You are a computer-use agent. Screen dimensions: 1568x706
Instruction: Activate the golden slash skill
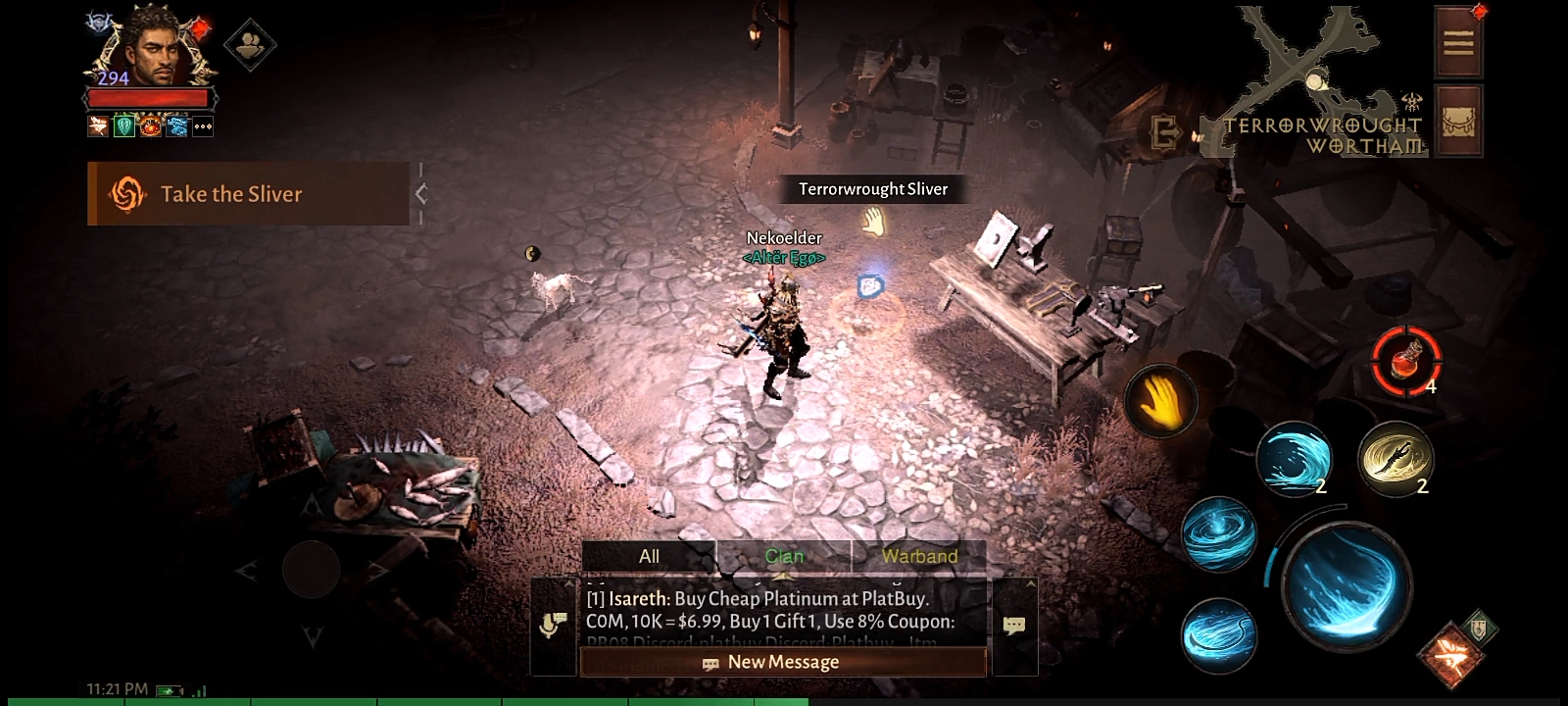pyautogui.click(x=1396, y=457)
